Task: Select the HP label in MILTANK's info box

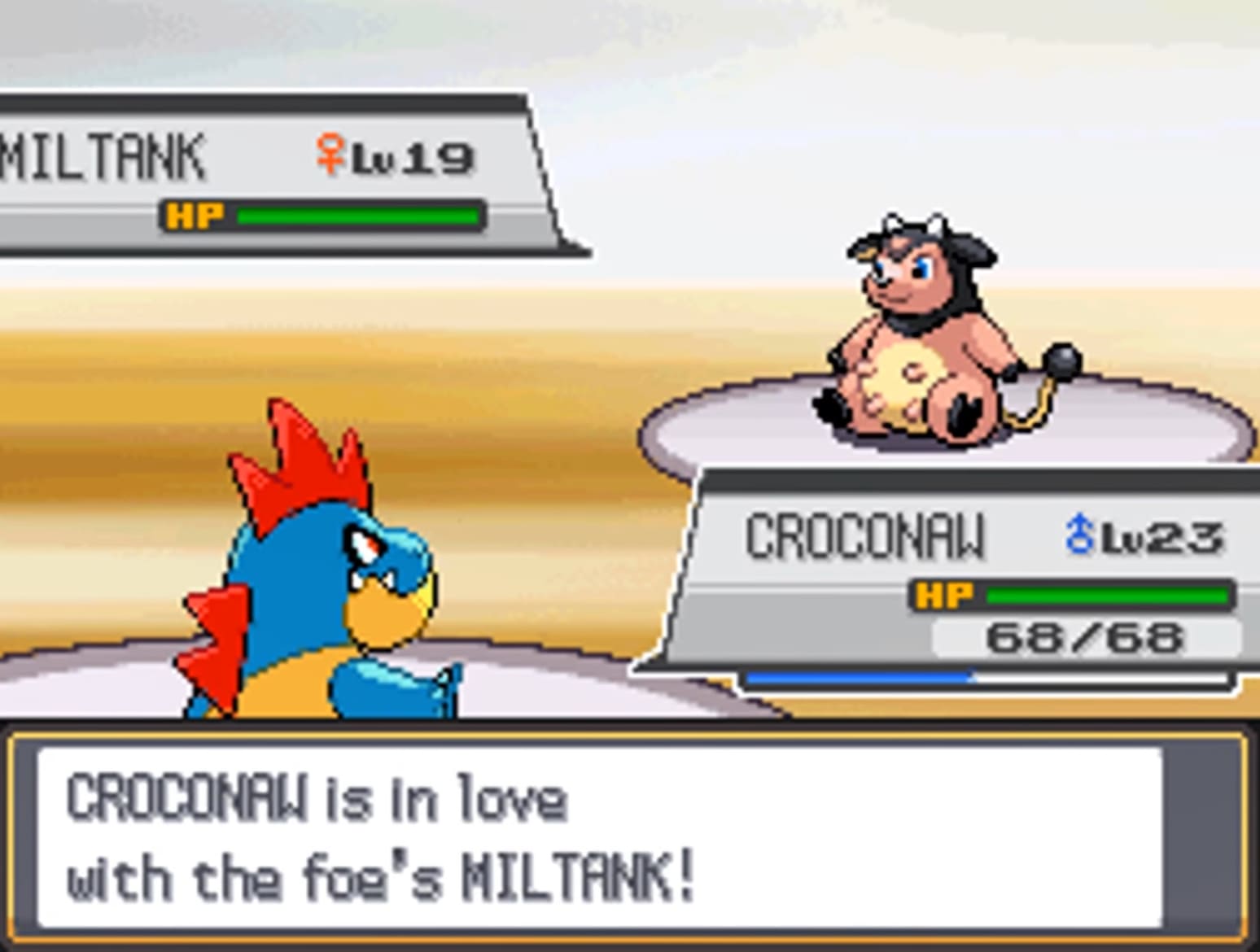Action: click(194, 215)
